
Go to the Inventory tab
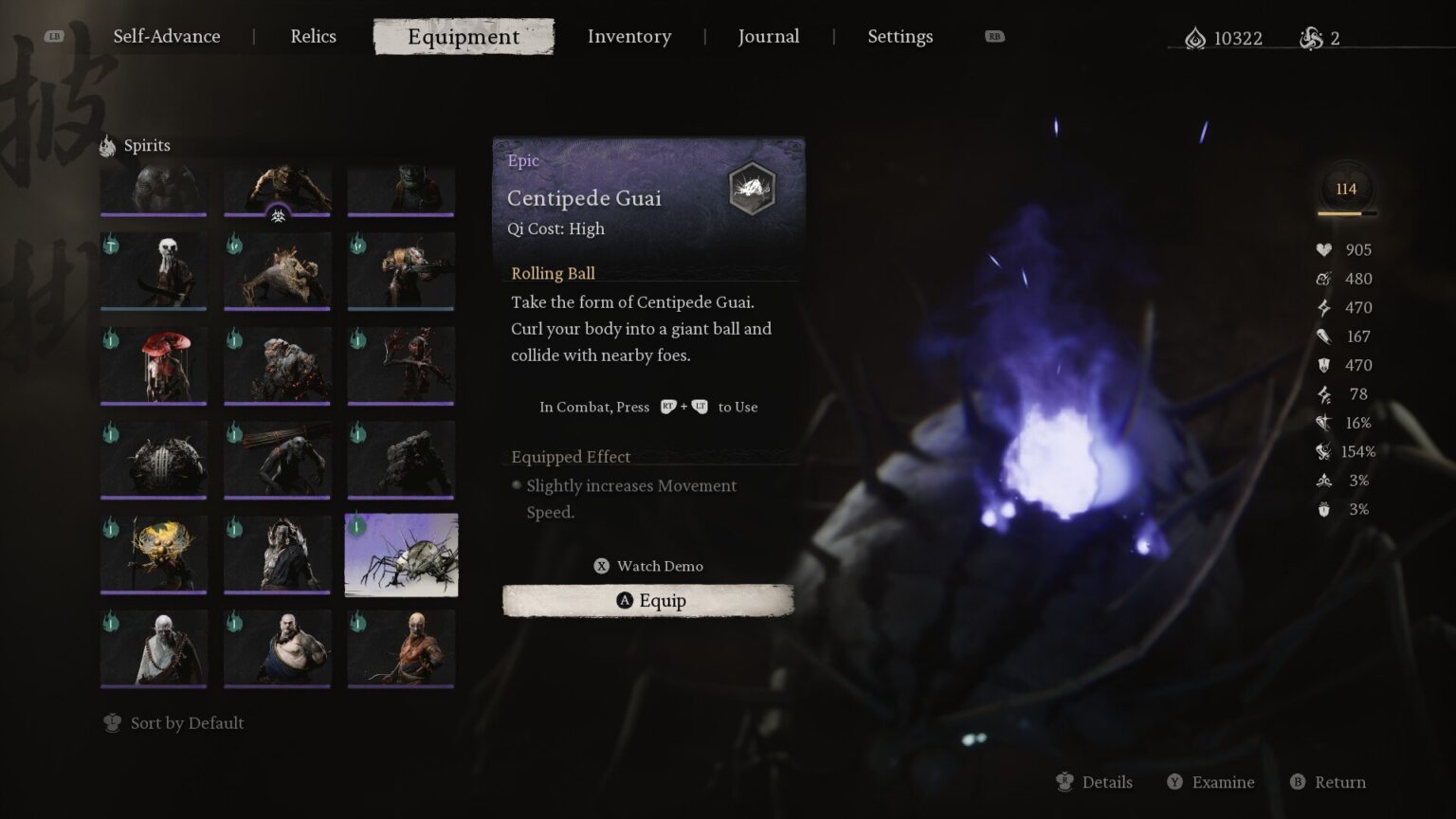(628, 37)
